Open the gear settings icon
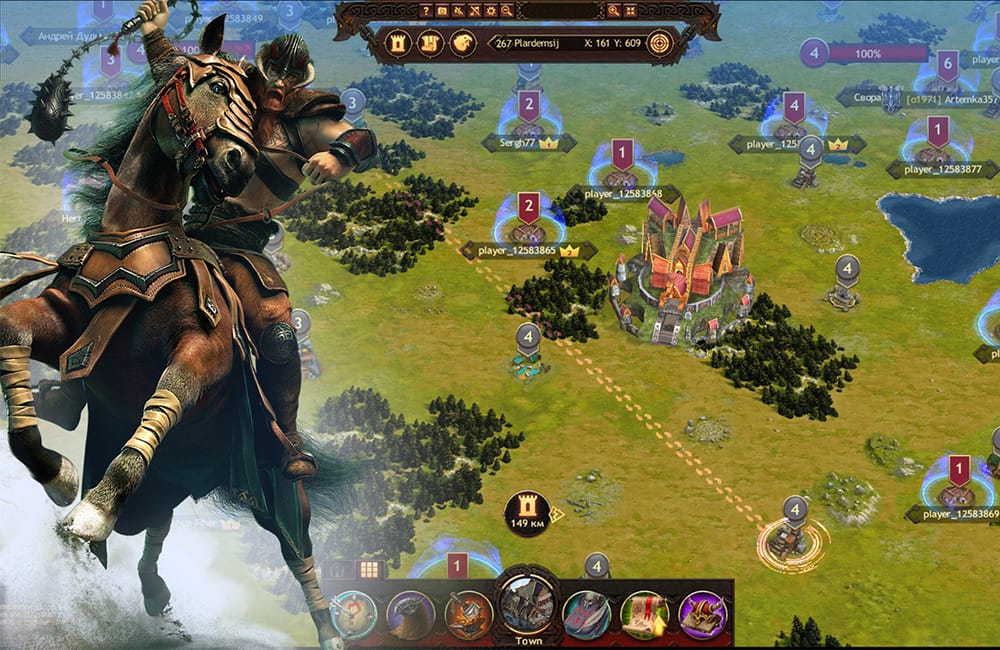 pos(491,11)
